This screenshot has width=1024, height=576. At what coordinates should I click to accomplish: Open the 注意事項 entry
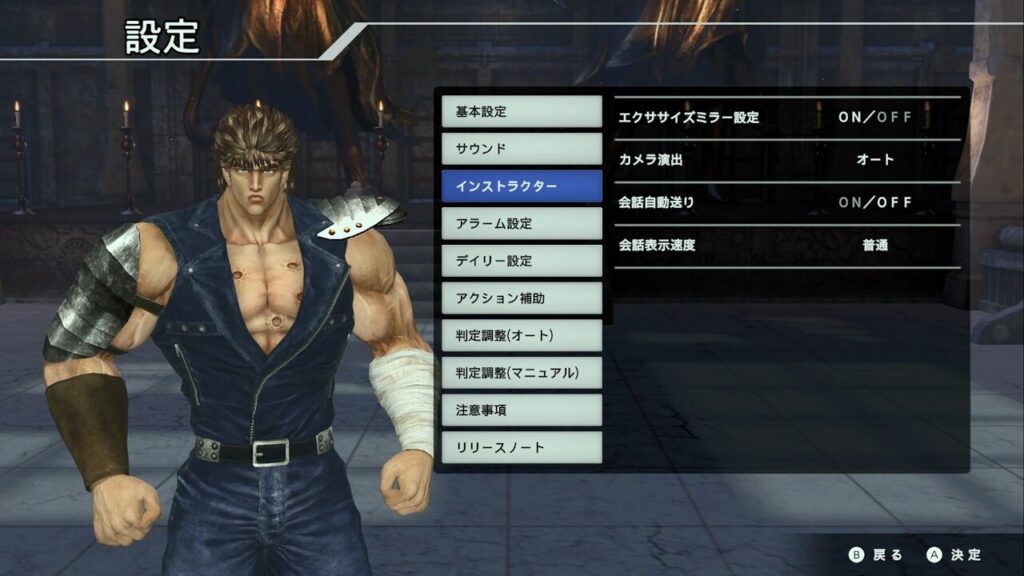click(x=521, y=410)
